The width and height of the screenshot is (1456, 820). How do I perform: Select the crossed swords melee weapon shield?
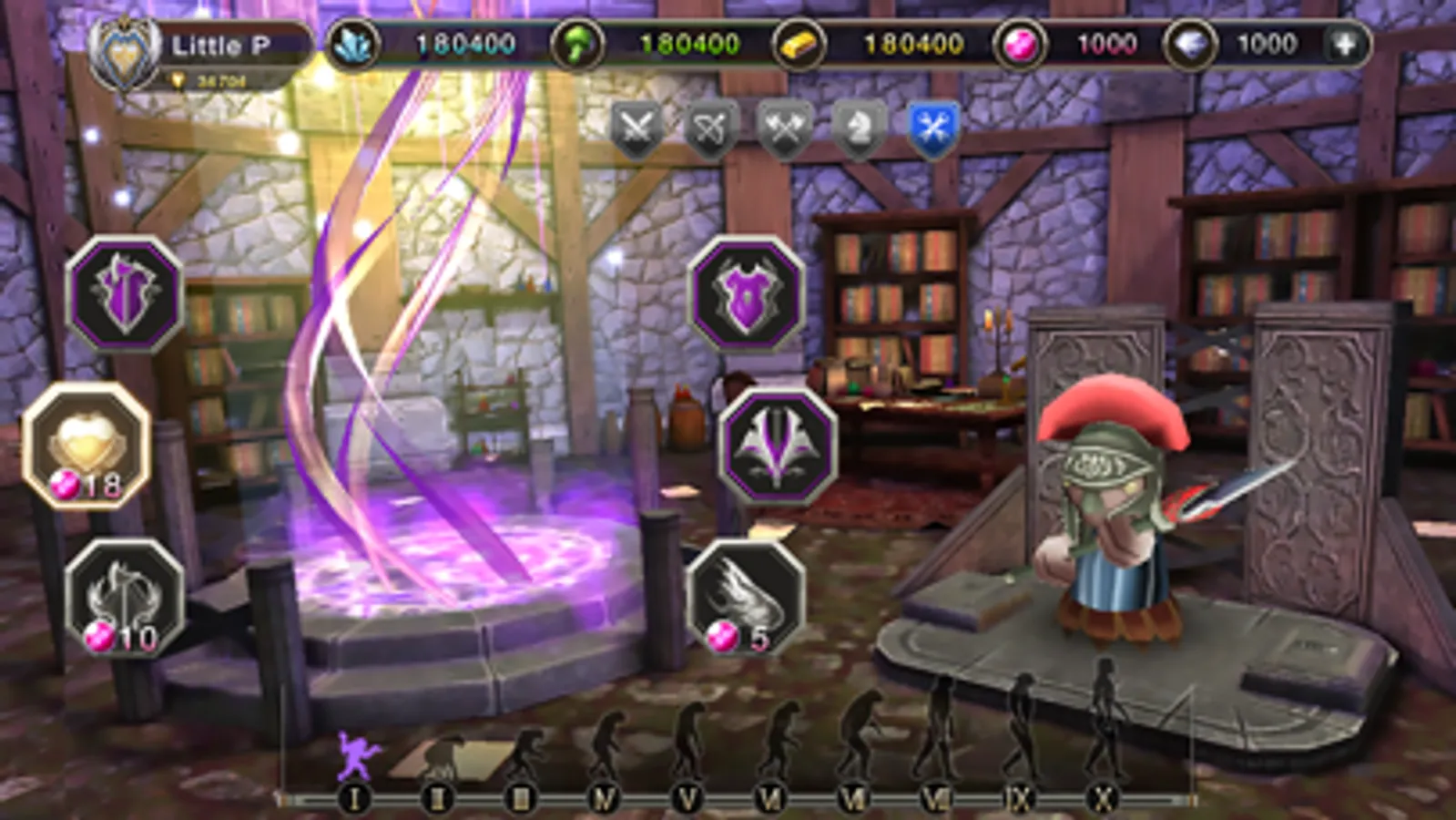click(x=637, y=128)
